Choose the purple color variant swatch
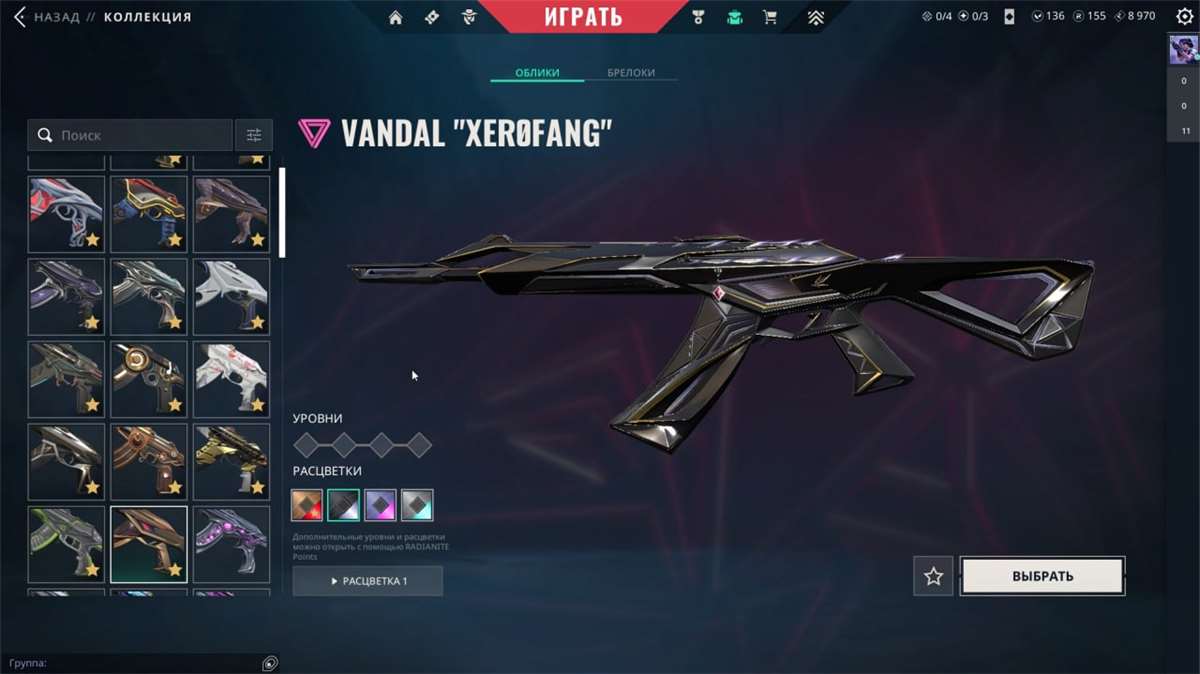 tap(380, 505)
